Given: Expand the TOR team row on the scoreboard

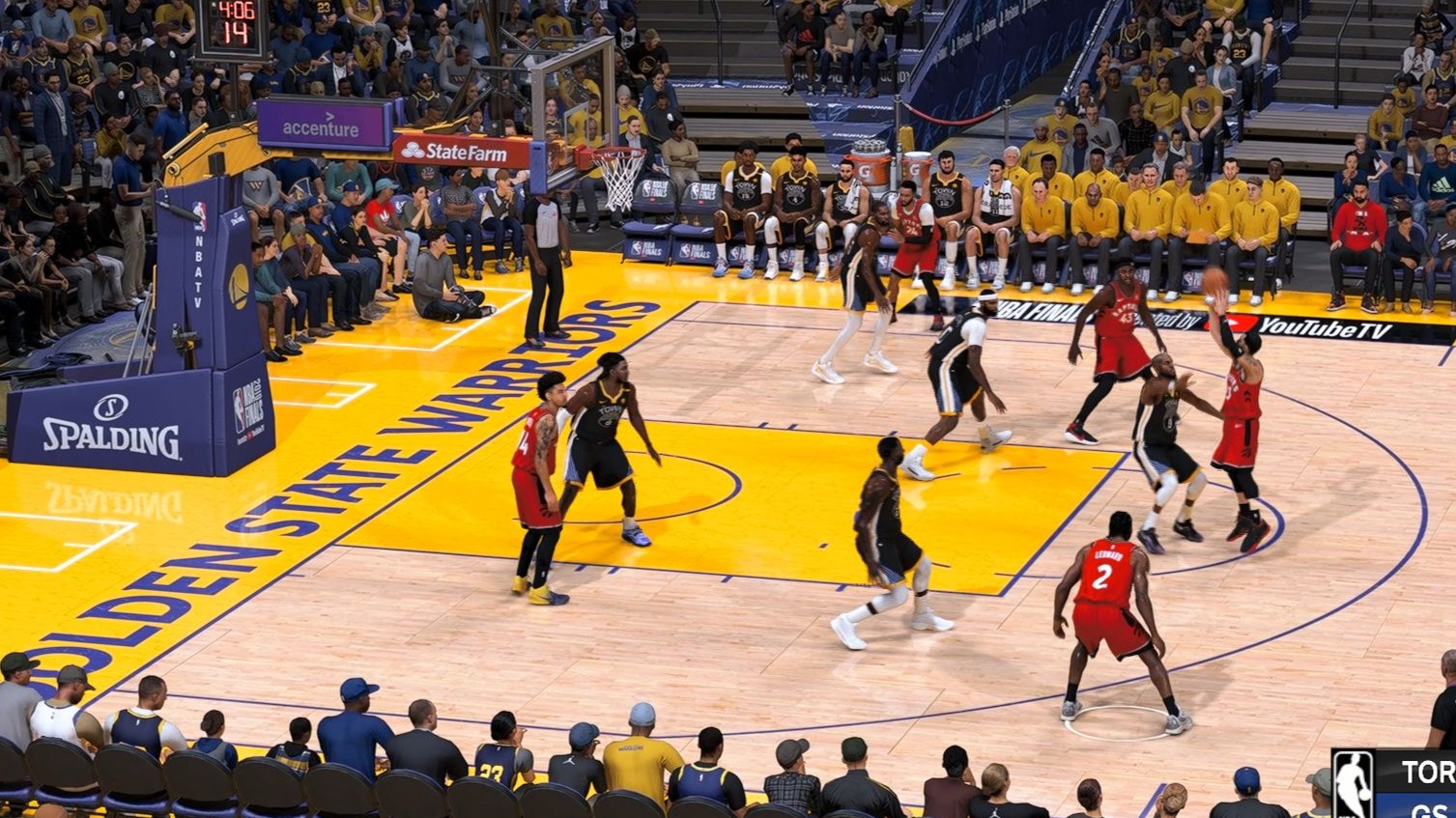Looking at the screenshot, I should 1430,773.
